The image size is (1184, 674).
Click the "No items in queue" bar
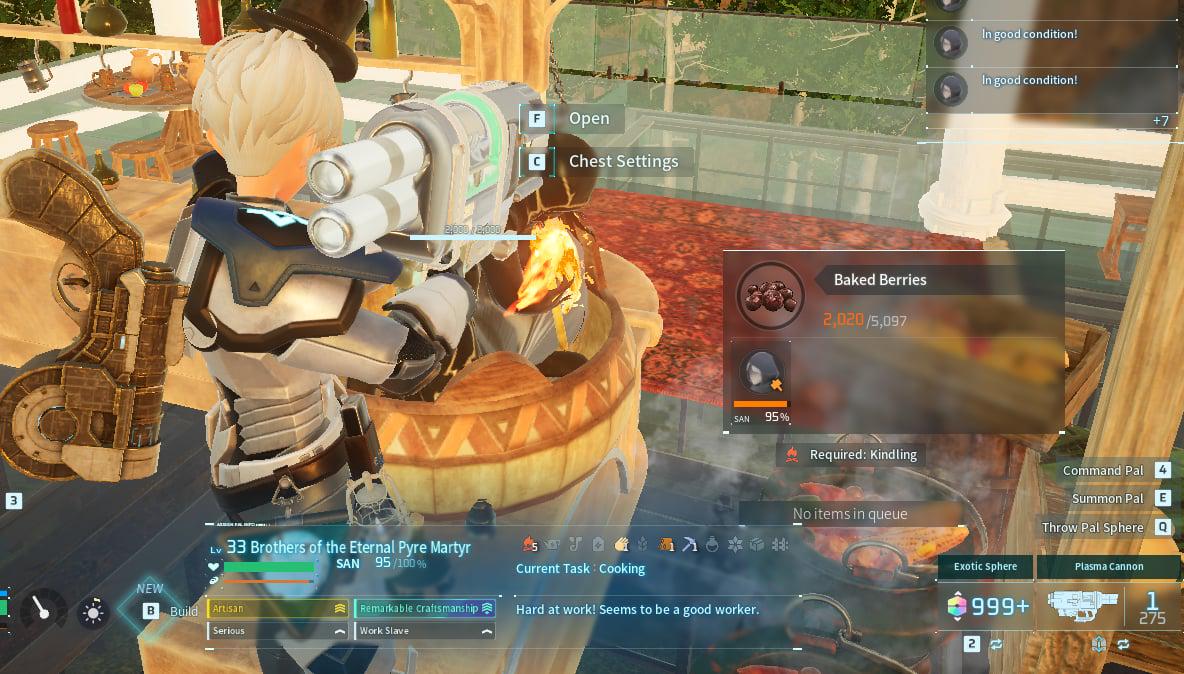(850, 514)
